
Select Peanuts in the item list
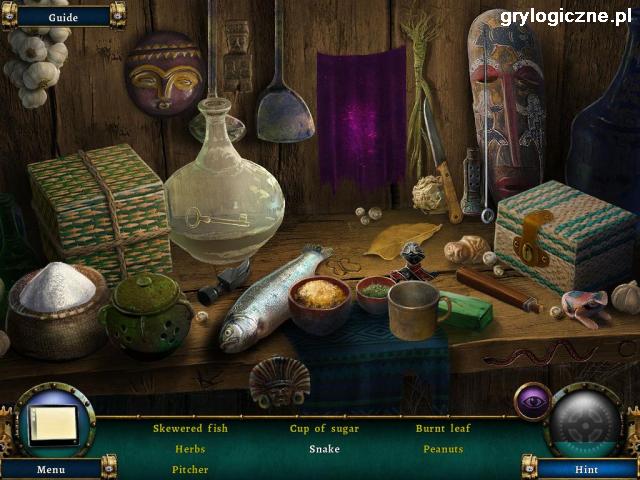[443, 449]
